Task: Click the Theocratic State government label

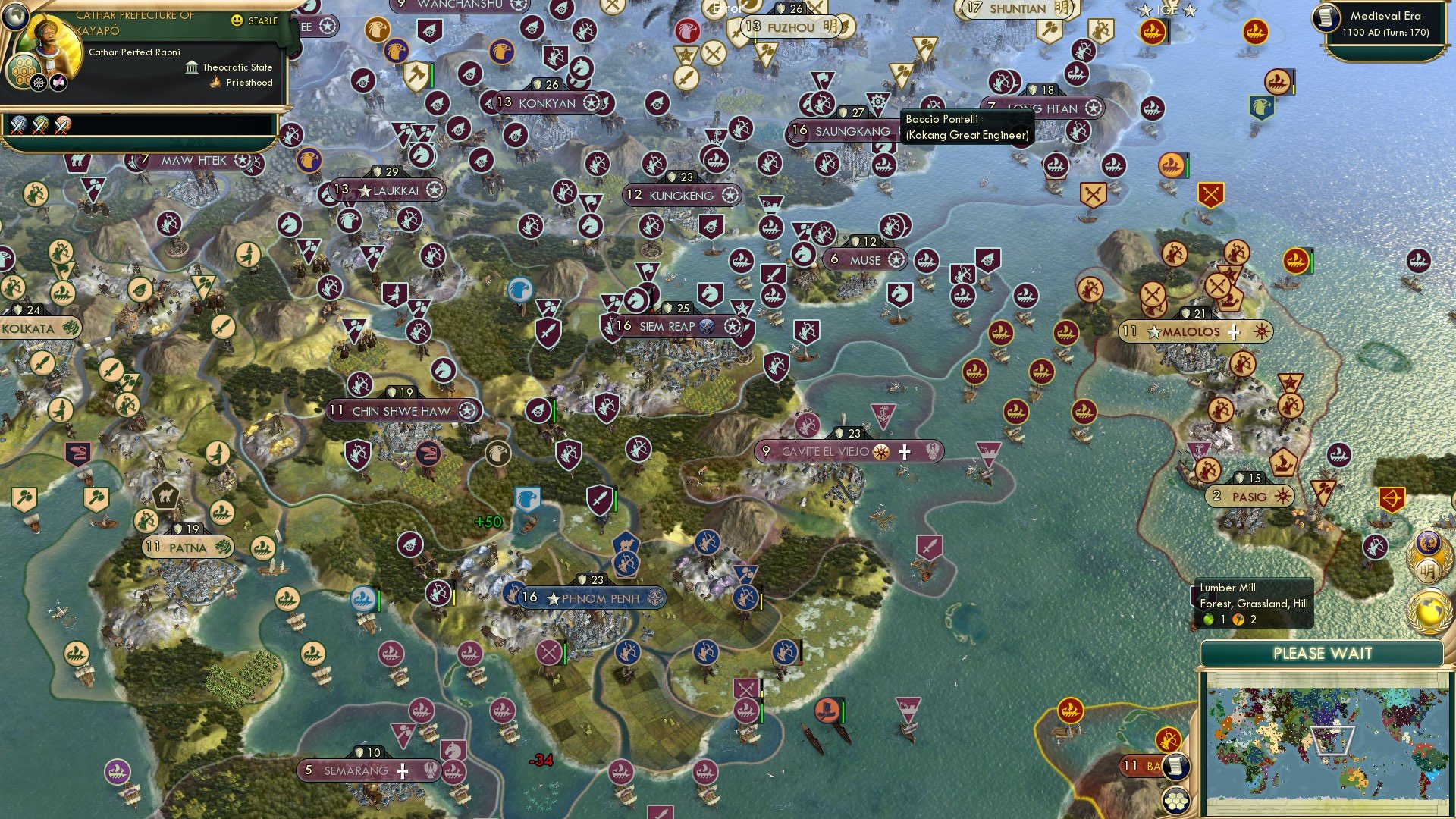Action: coord(237,67)
